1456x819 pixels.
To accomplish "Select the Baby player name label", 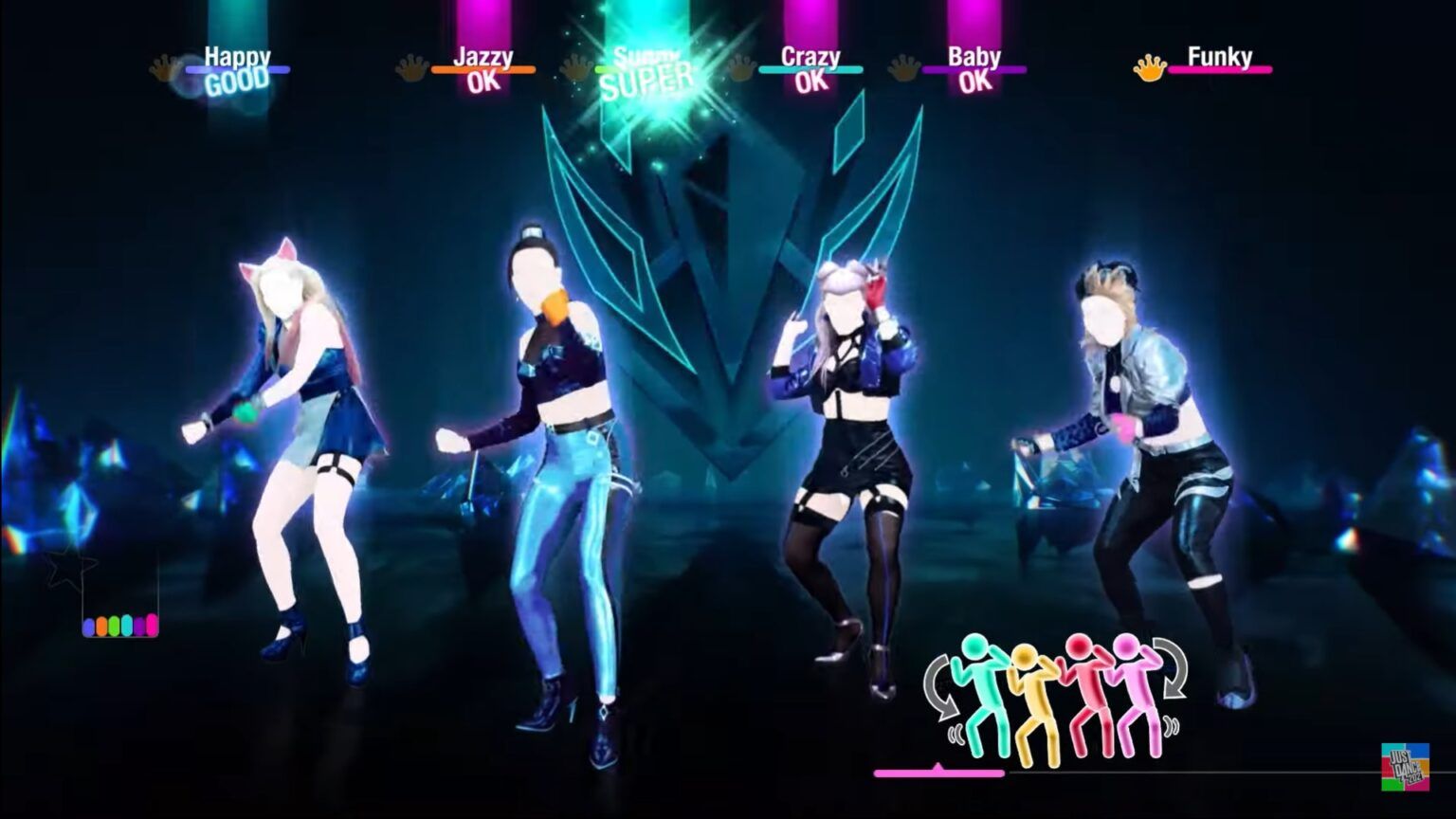I will 974,57.
